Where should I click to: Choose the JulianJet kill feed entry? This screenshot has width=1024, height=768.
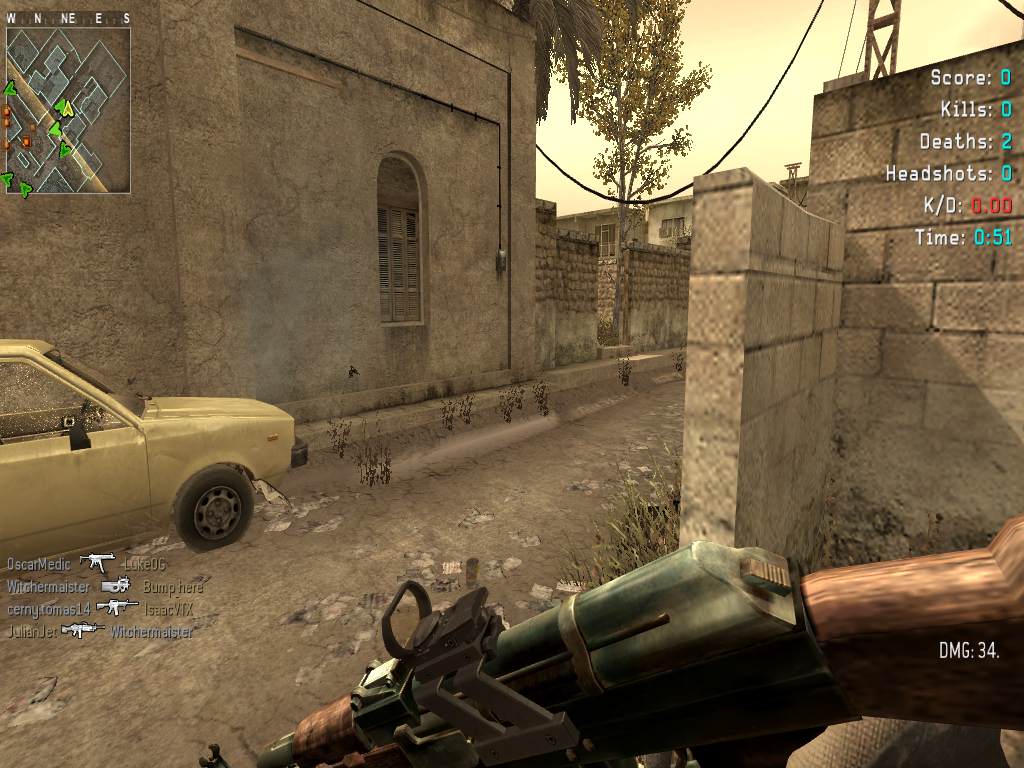coord(100,631)
